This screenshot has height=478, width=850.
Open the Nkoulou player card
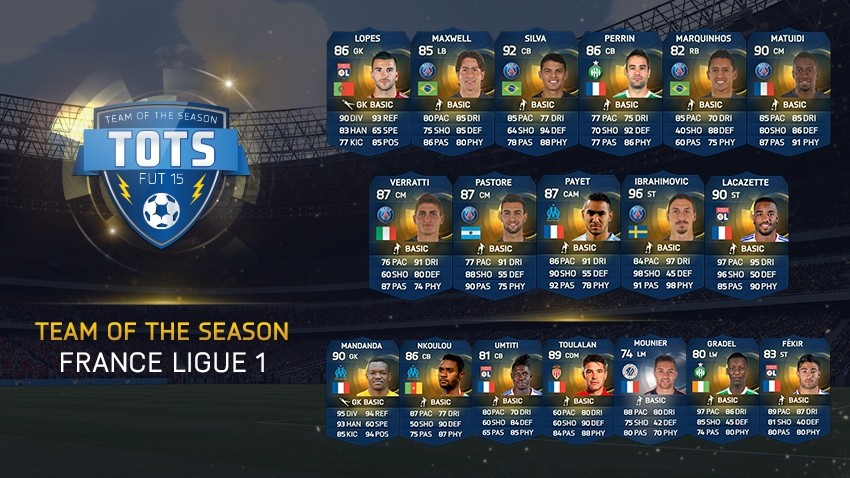coord(436,388)
